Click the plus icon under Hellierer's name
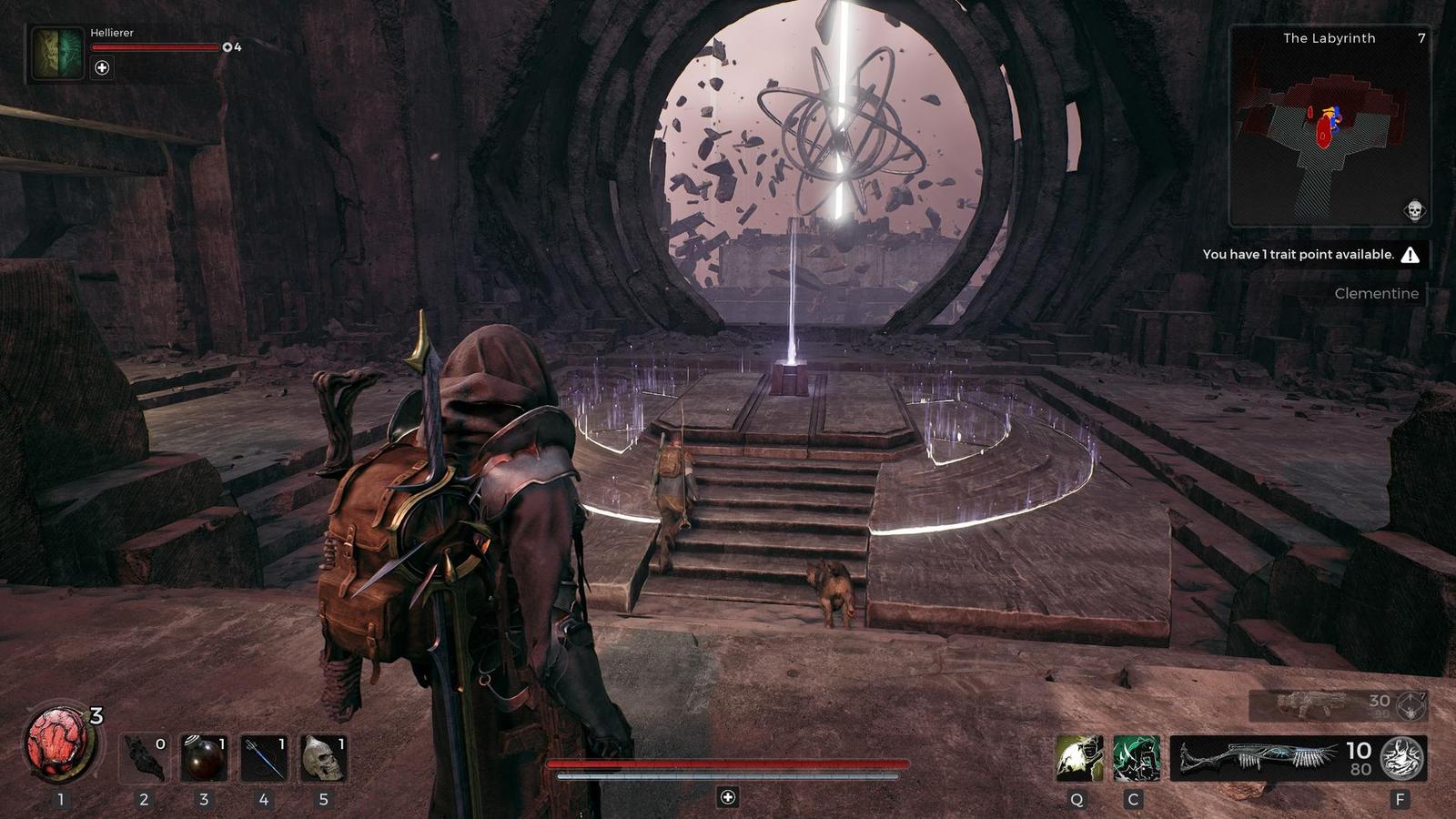The image size is (1456, 819). pyautogui.click(x=102, y=67)
